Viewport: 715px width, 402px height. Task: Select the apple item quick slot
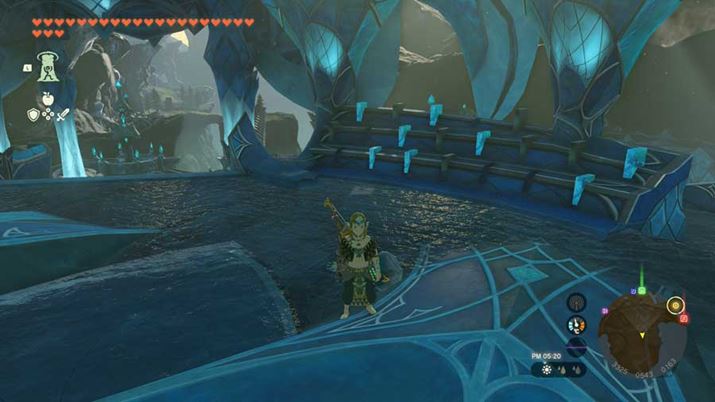pos(47,101)
